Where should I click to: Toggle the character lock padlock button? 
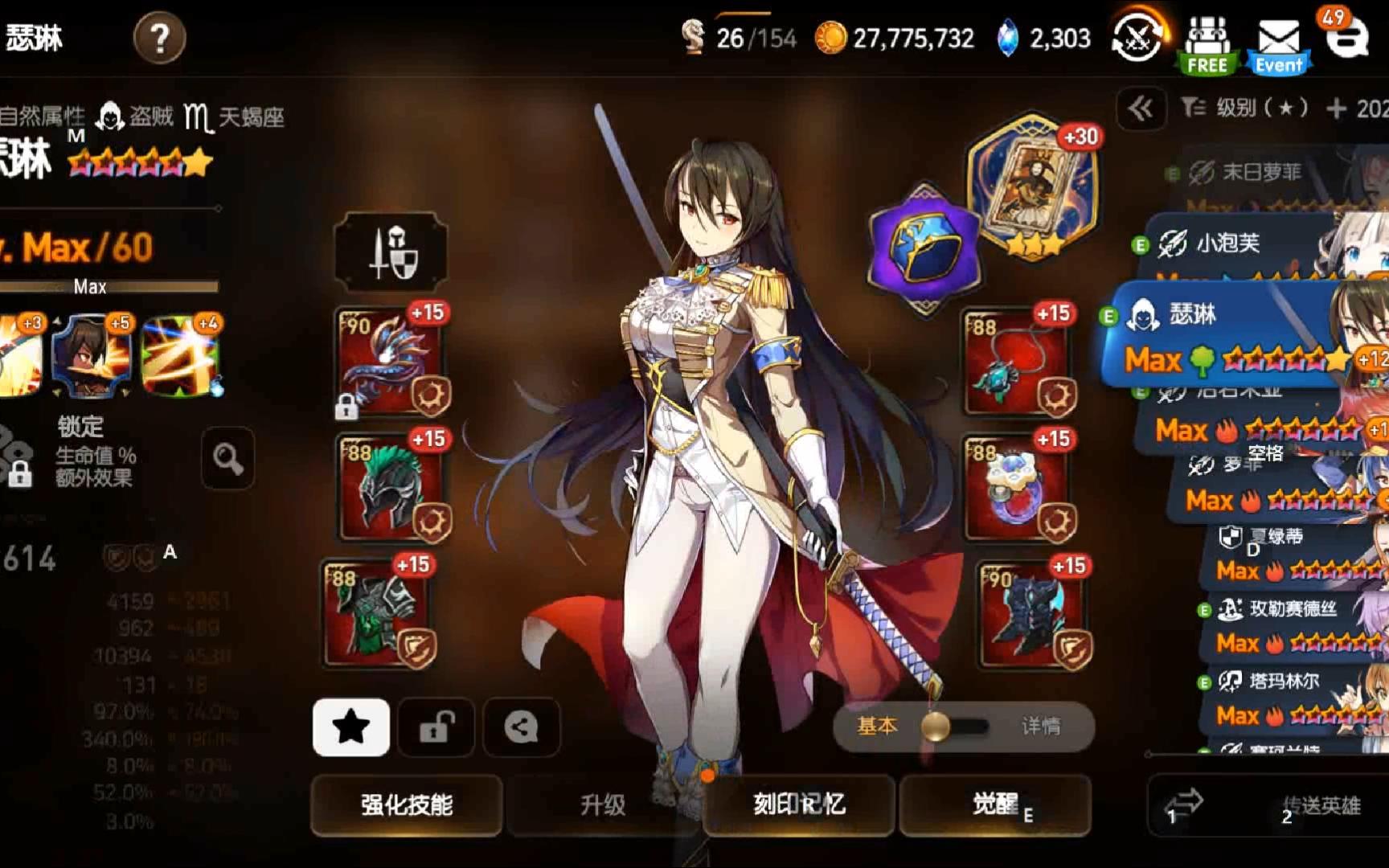click(x=436, y=727)
